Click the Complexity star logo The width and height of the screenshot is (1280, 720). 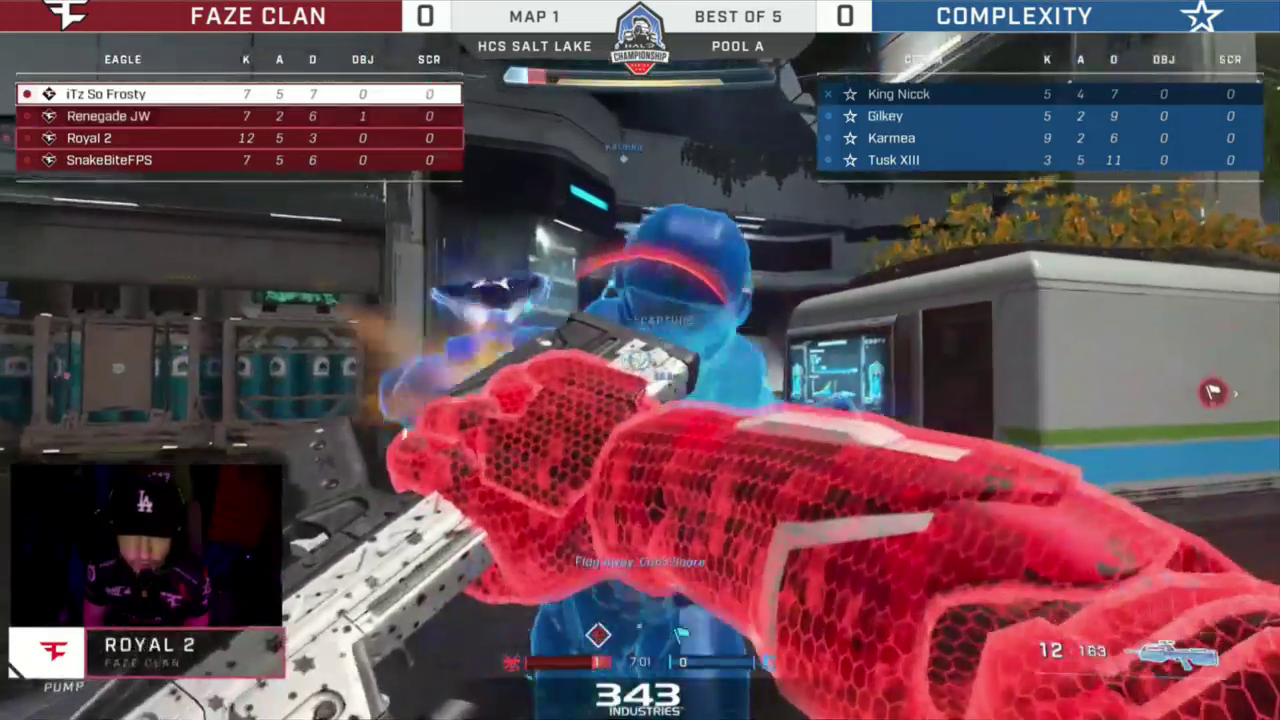point(1202,16)
